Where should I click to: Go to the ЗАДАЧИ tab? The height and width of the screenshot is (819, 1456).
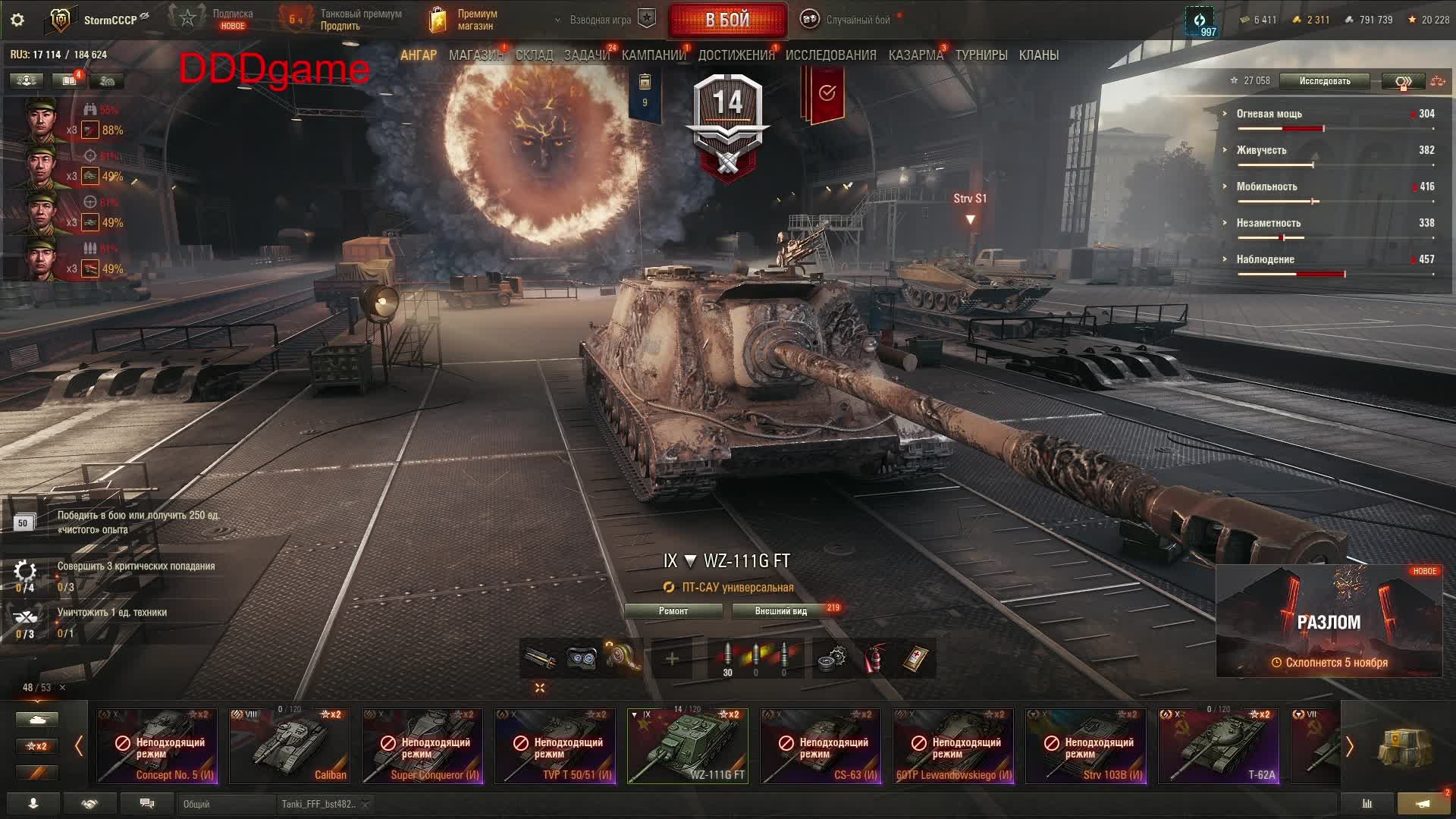[586, 55]
